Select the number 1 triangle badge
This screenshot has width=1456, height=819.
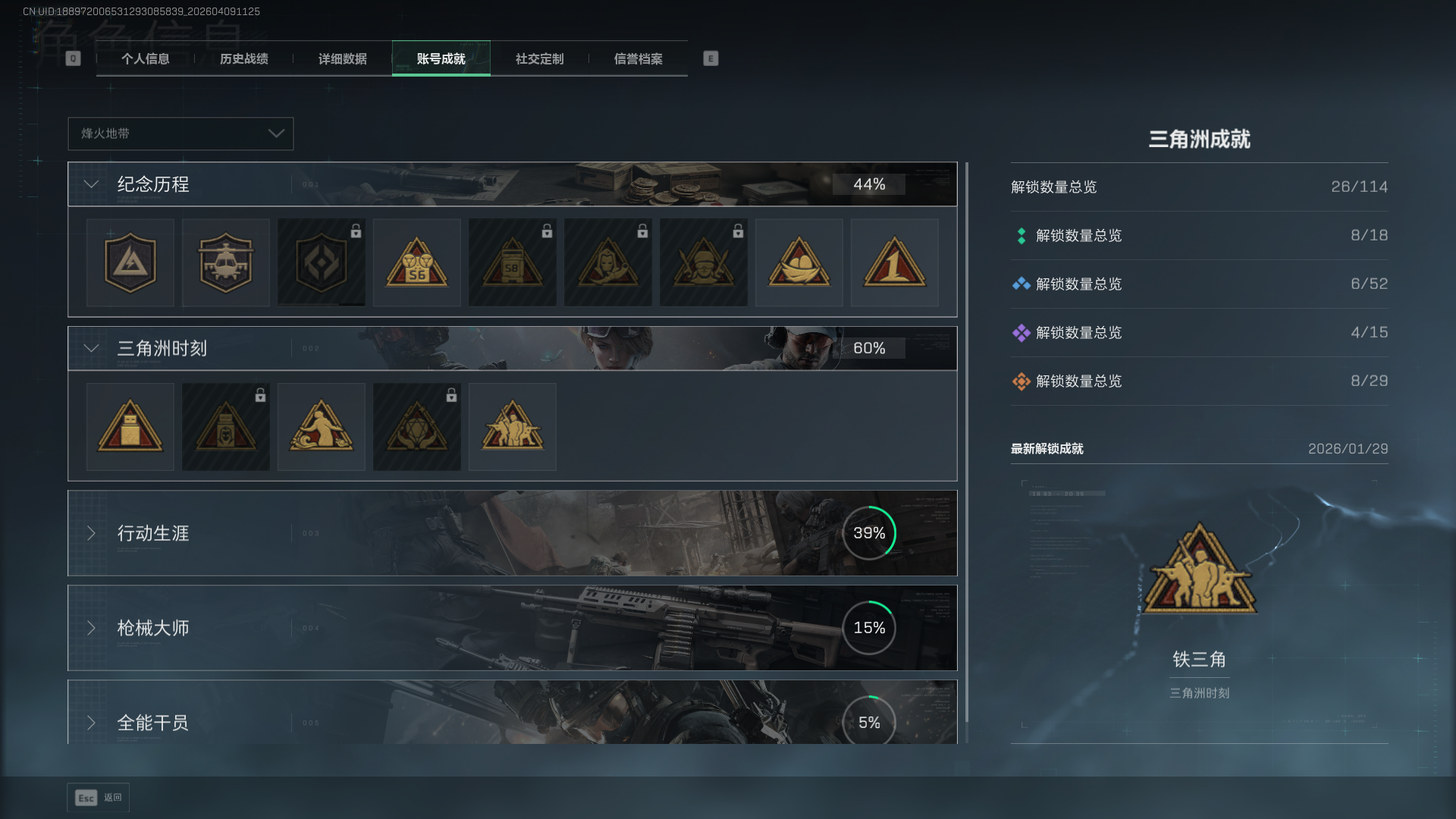pyautogui.click(x=894, y=263)
